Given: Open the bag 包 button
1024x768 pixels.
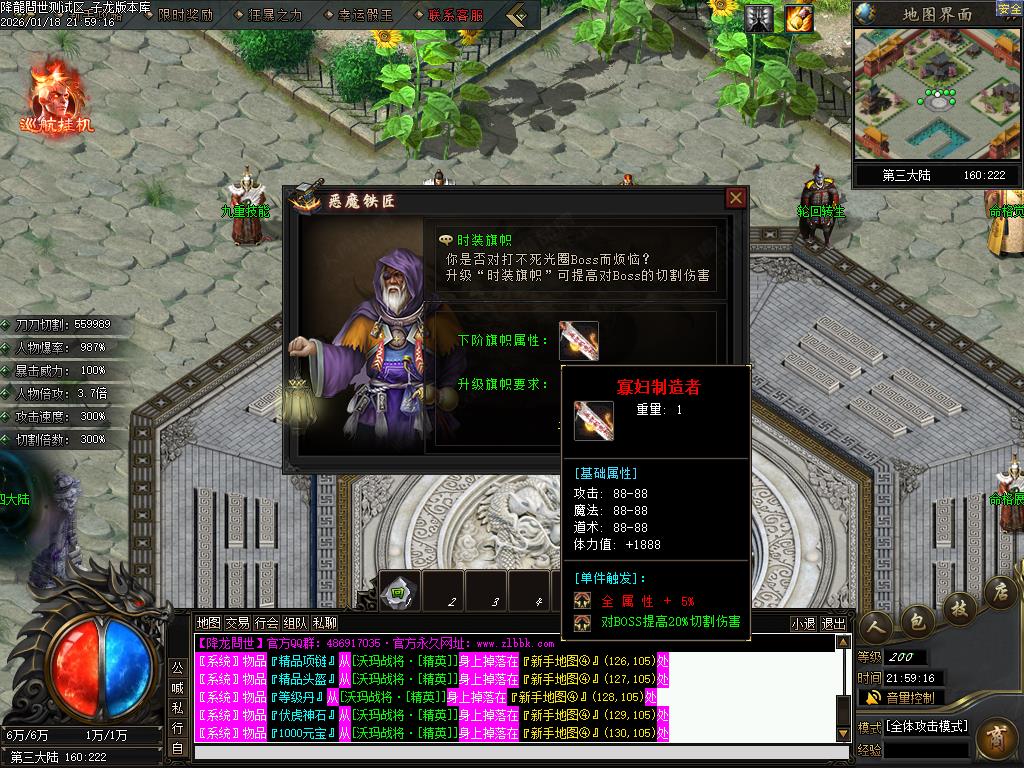Looking at the screenshot, I should [916, 618].
